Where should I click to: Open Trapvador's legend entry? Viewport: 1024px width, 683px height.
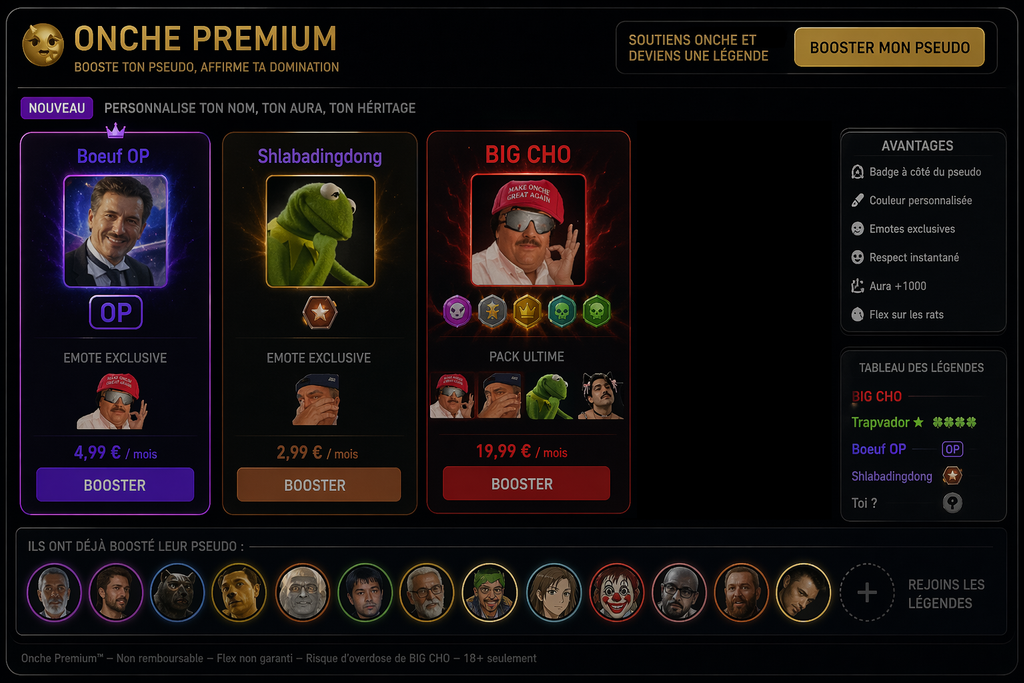click(x=887, y=423)
